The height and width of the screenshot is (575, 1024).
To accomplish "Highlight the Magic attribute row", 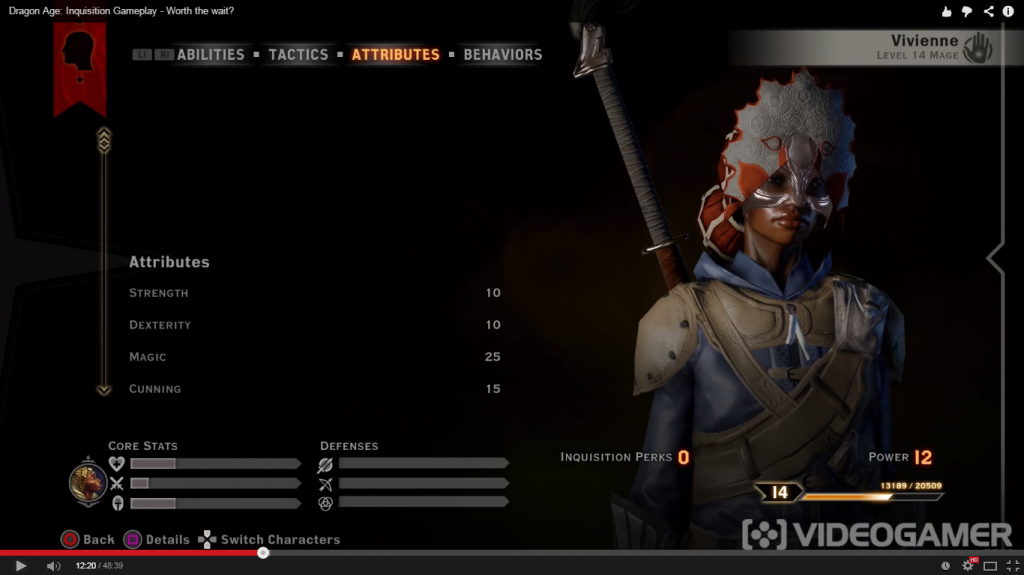I will coord(314,357).
